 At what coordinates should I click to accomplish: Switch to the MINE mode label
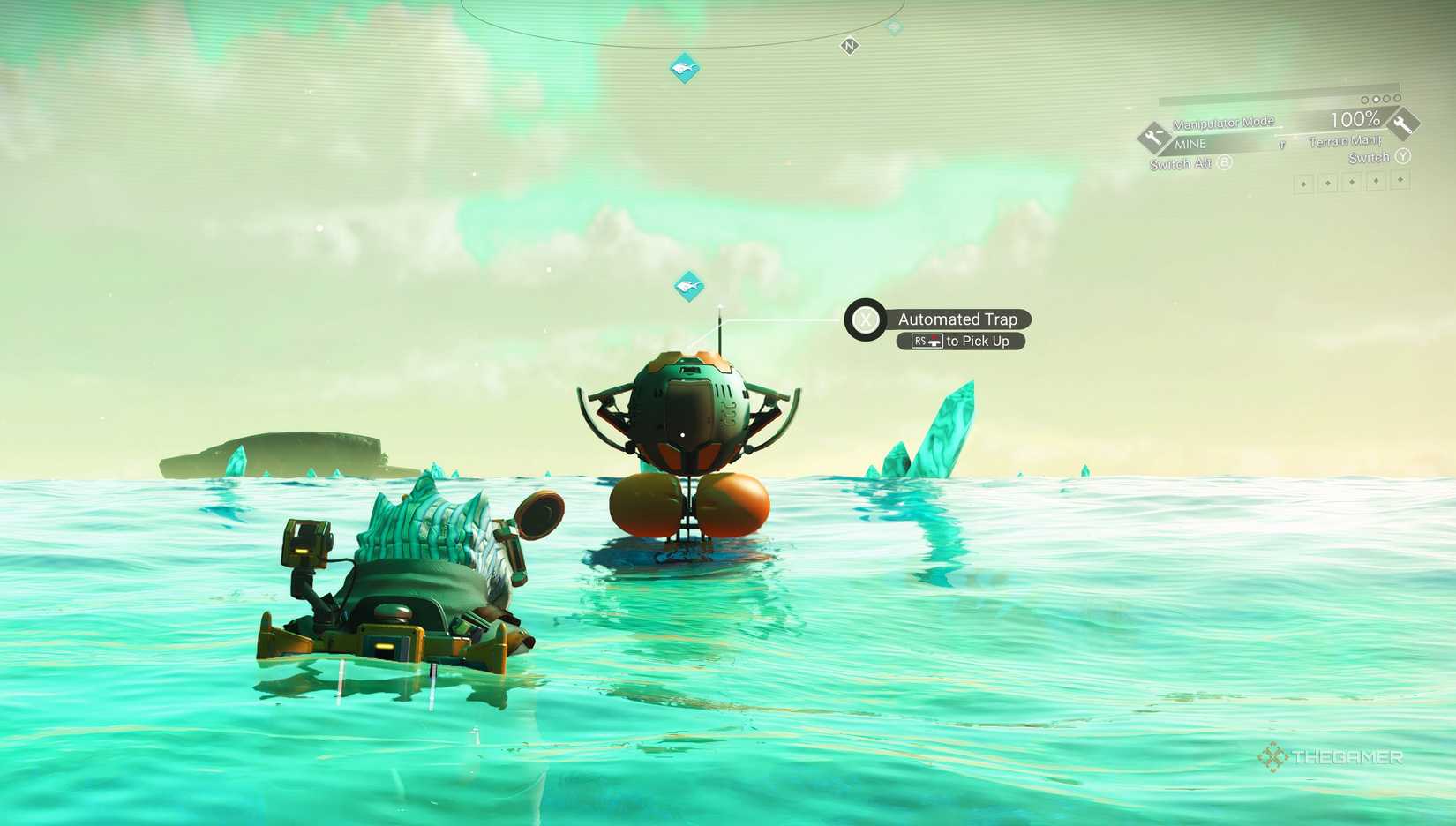(x=1191, y=143)
